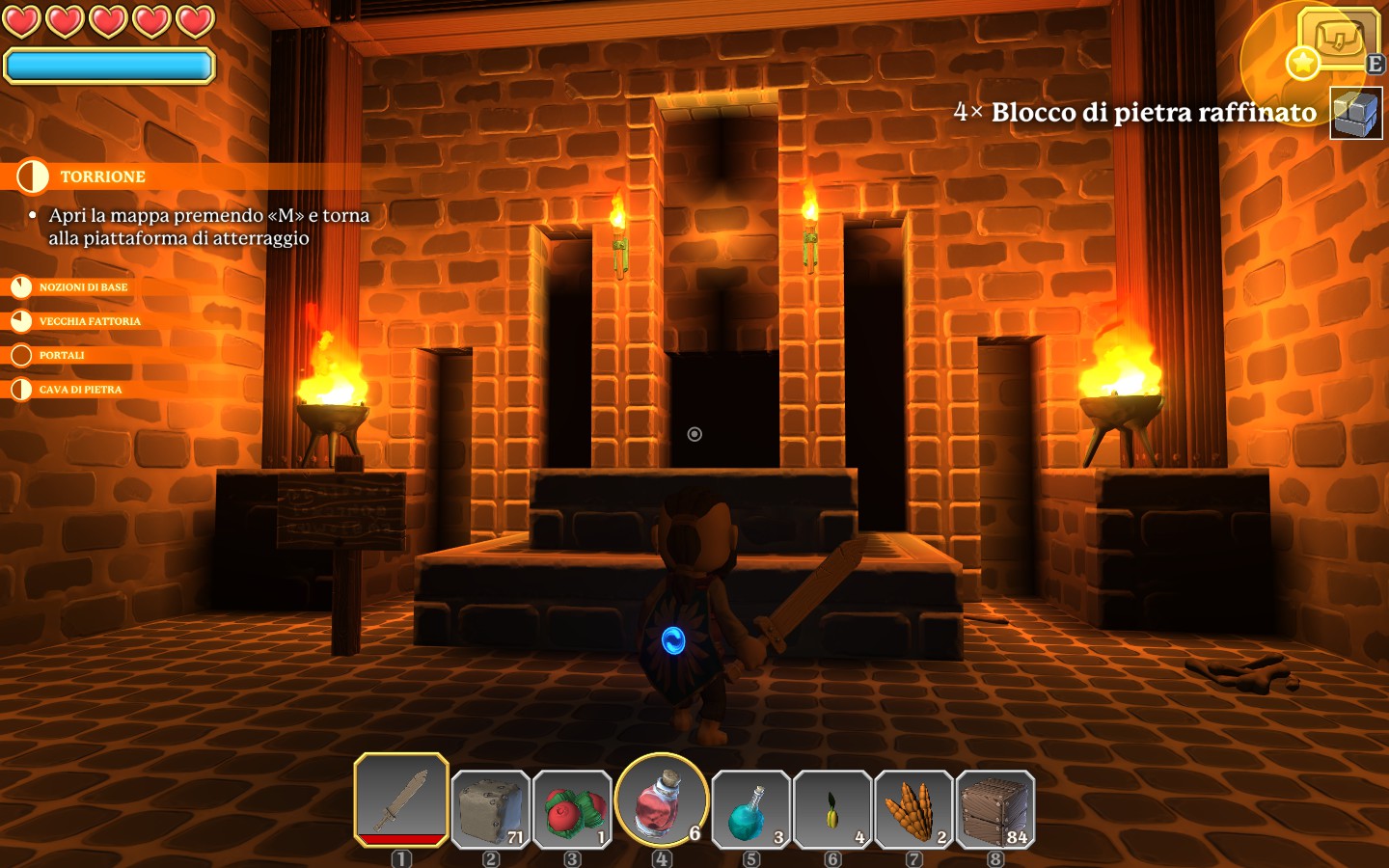Show the NOZIONI DI BASE quest
The height and width of the screenshot is (868, 1389).
point(83,287)
